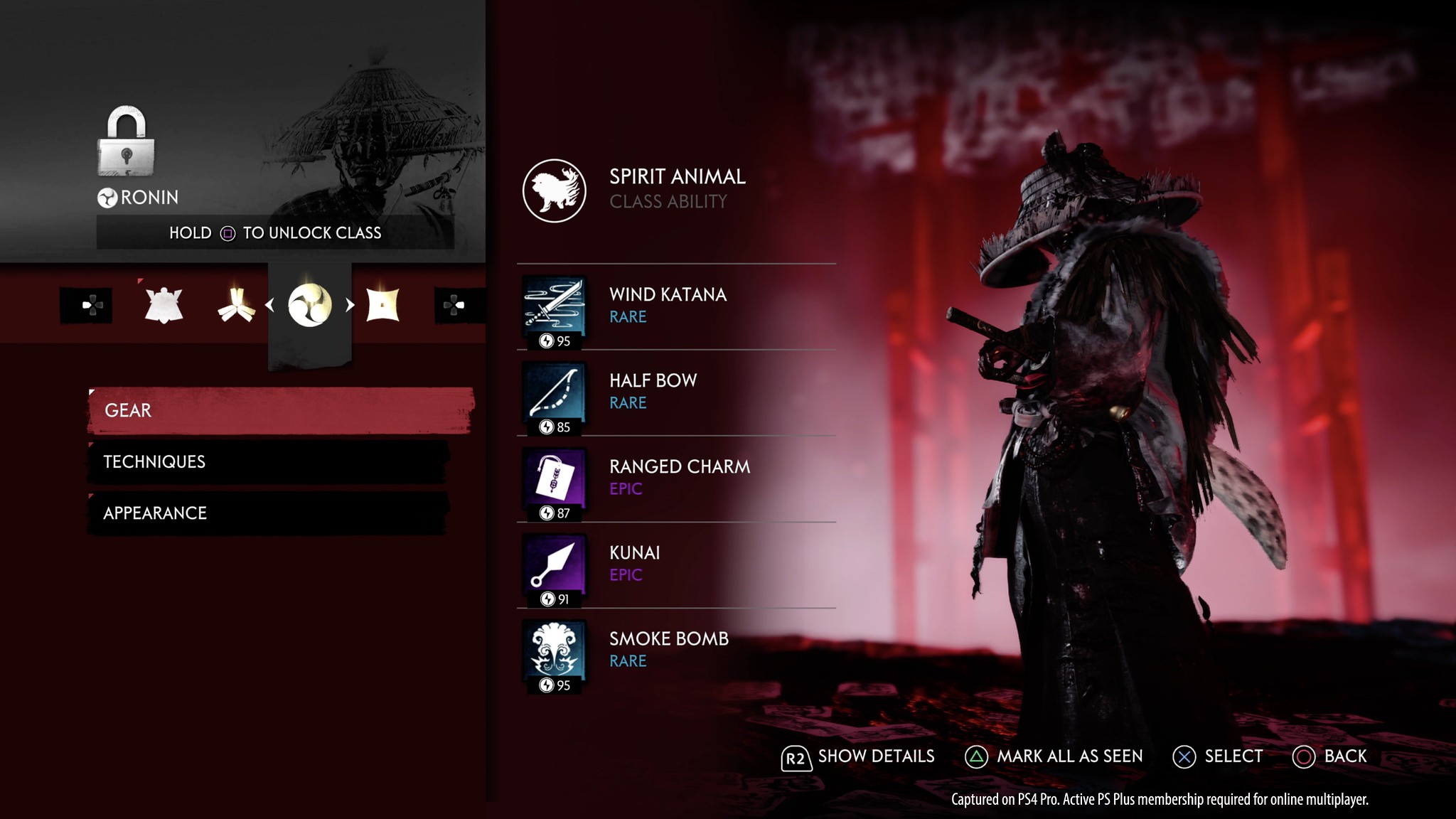
Task: Switch to the Samurai class tab
Action: [x=164, y=305]
